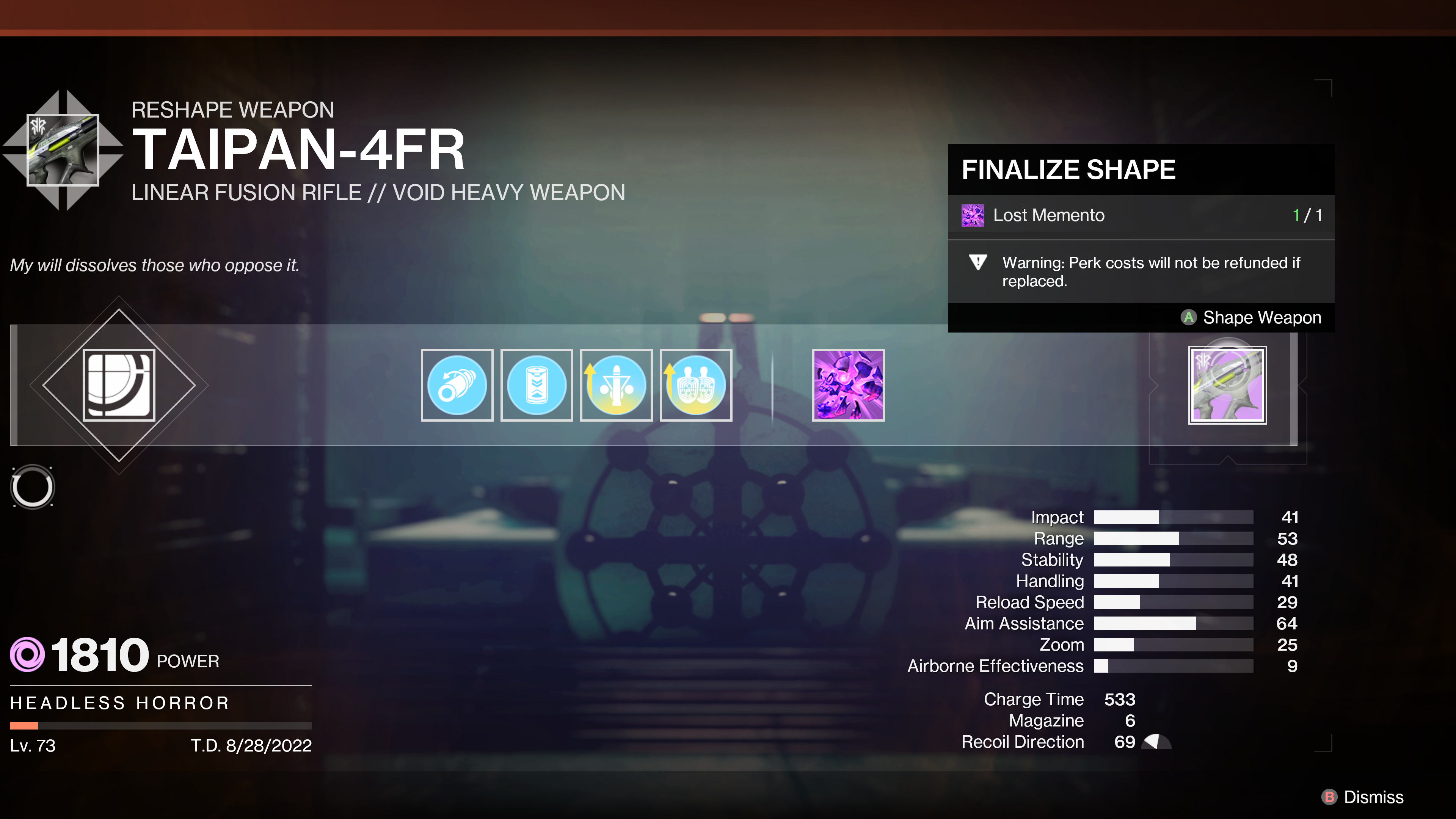Open the stability masterwork perk icon

(616, 385)
